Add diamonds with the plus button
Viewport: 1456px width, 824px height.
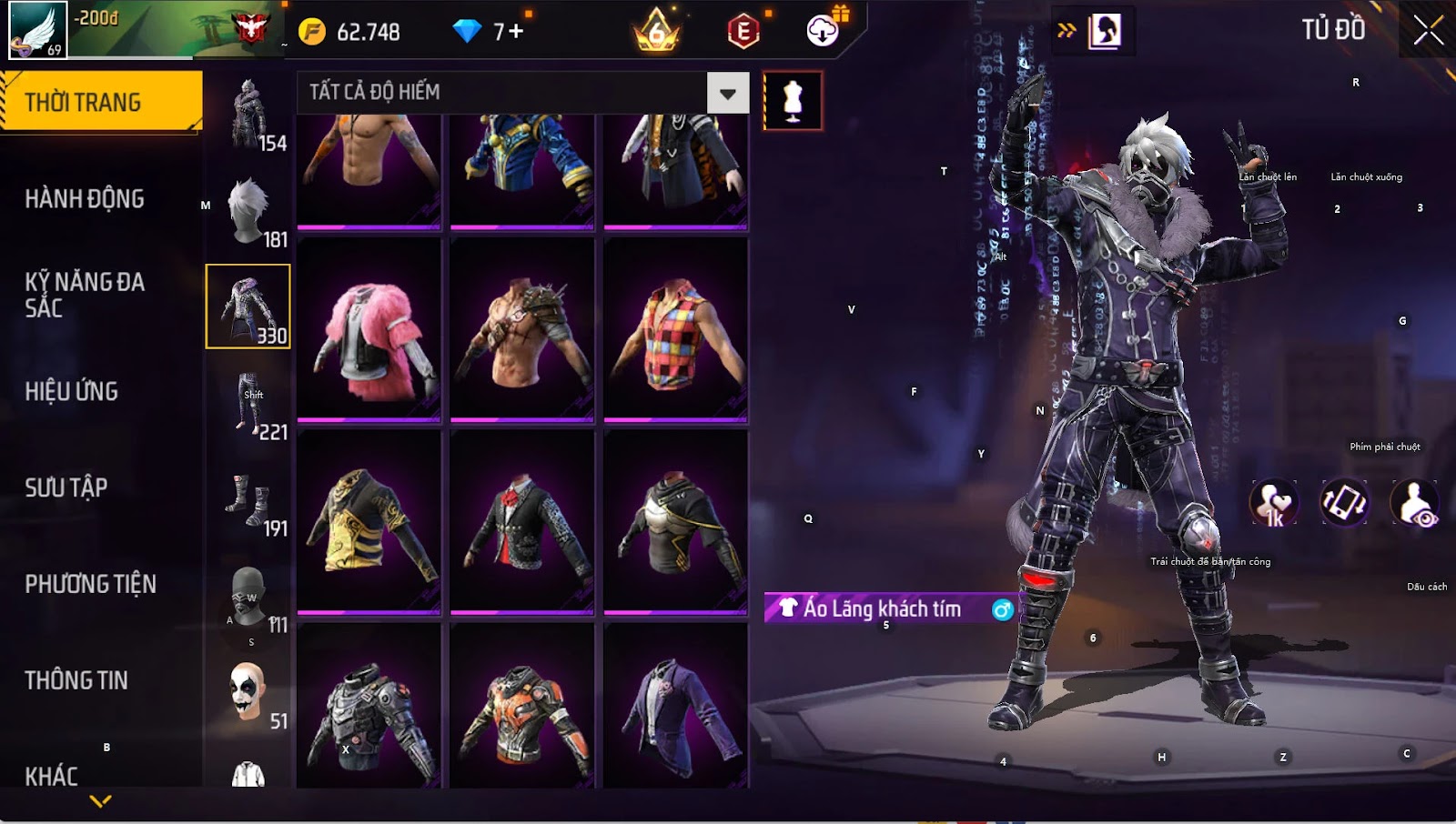[x=516, y=32]
